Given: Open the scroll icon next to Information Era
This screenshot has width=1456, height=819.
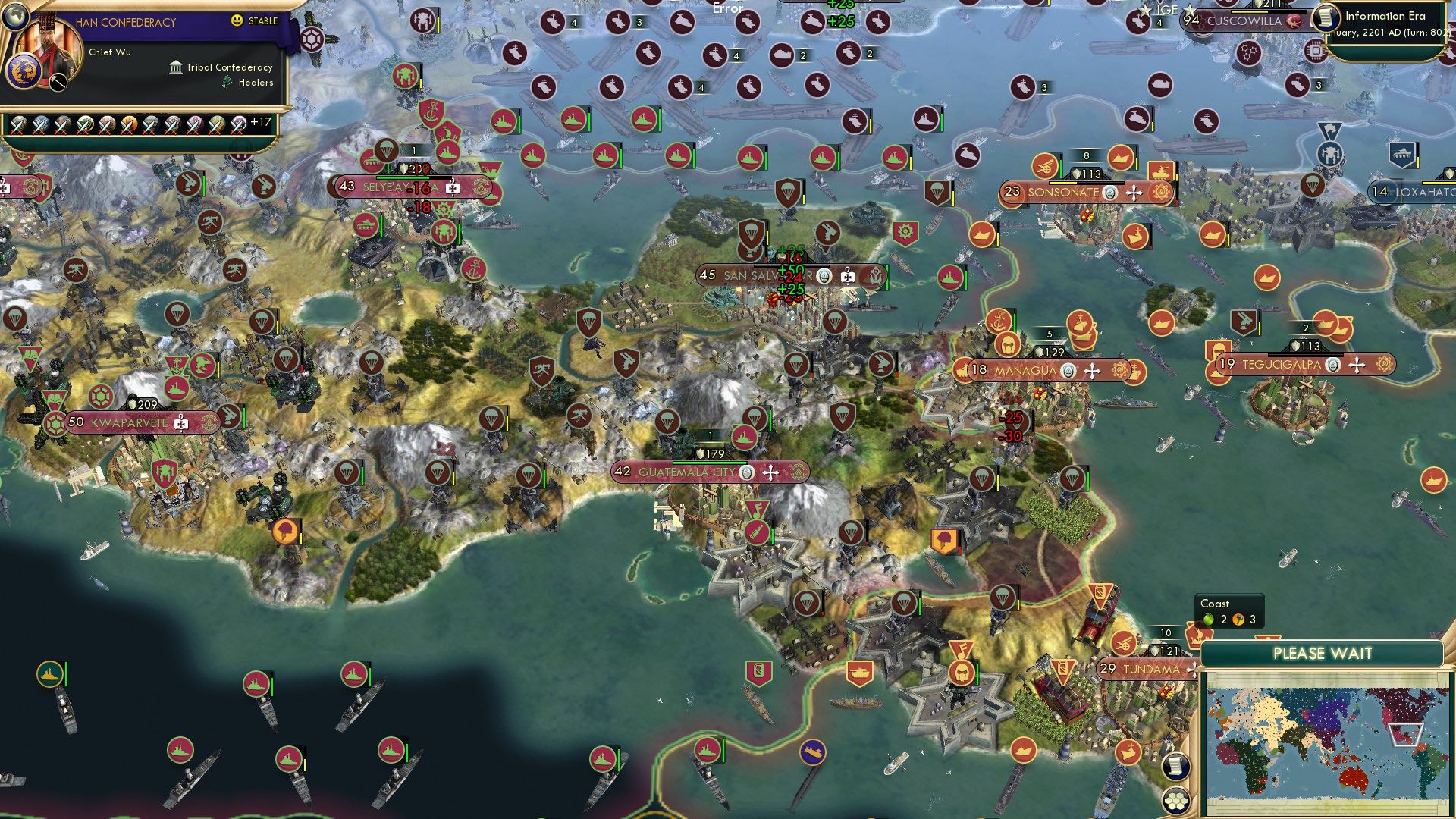Looking at the screenshot, I should pyautogui.click(x=1326, y=17).
